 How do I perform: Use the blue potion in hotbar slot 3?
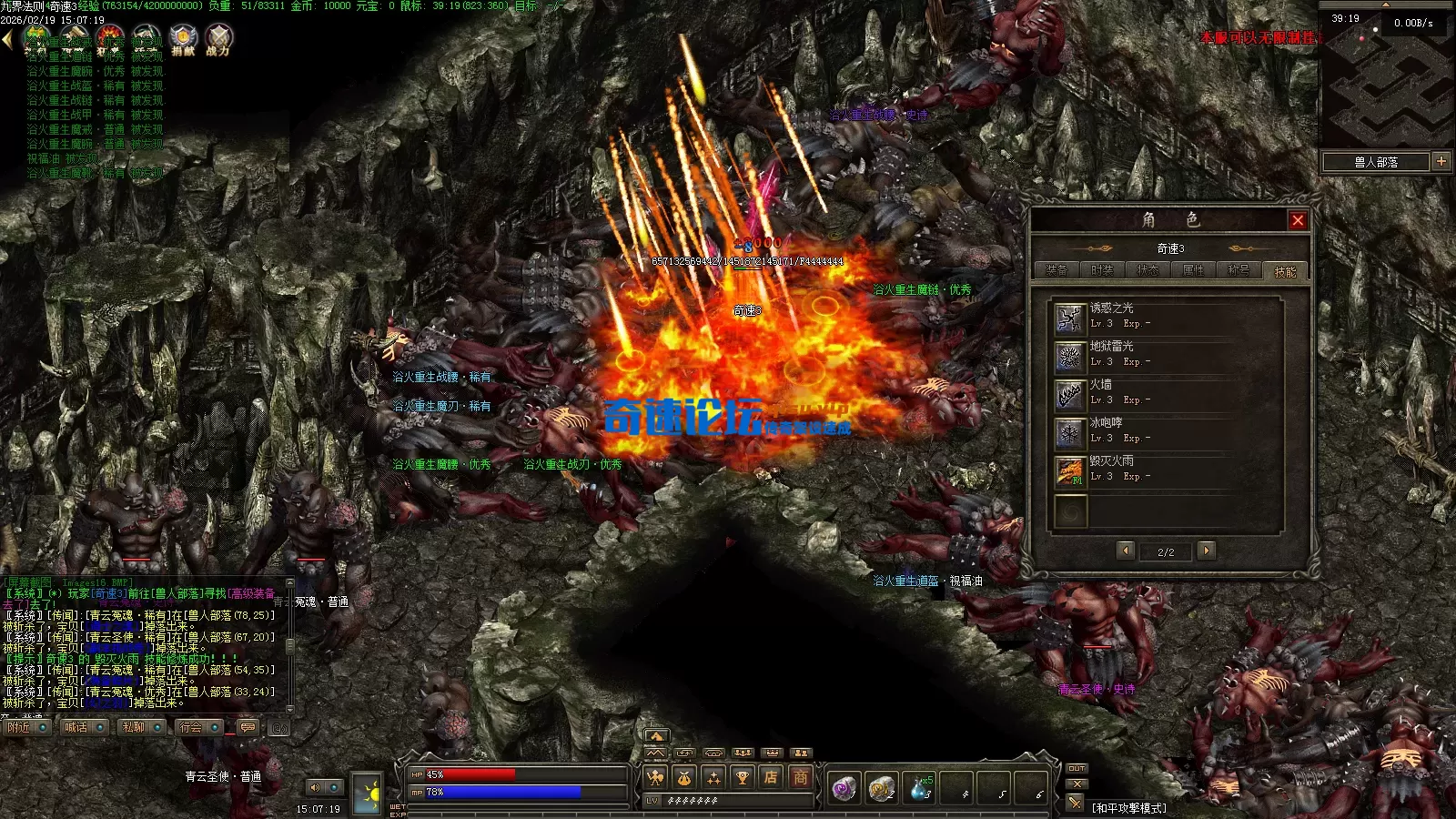pyautogui.click(x=921, y=788)
